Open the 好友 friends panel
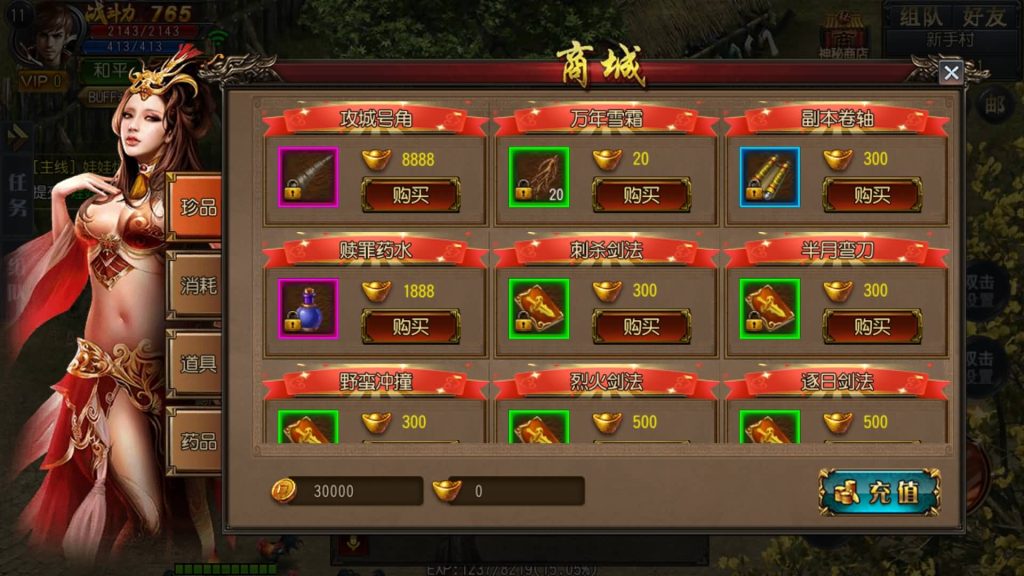 (x=984, y=17)
